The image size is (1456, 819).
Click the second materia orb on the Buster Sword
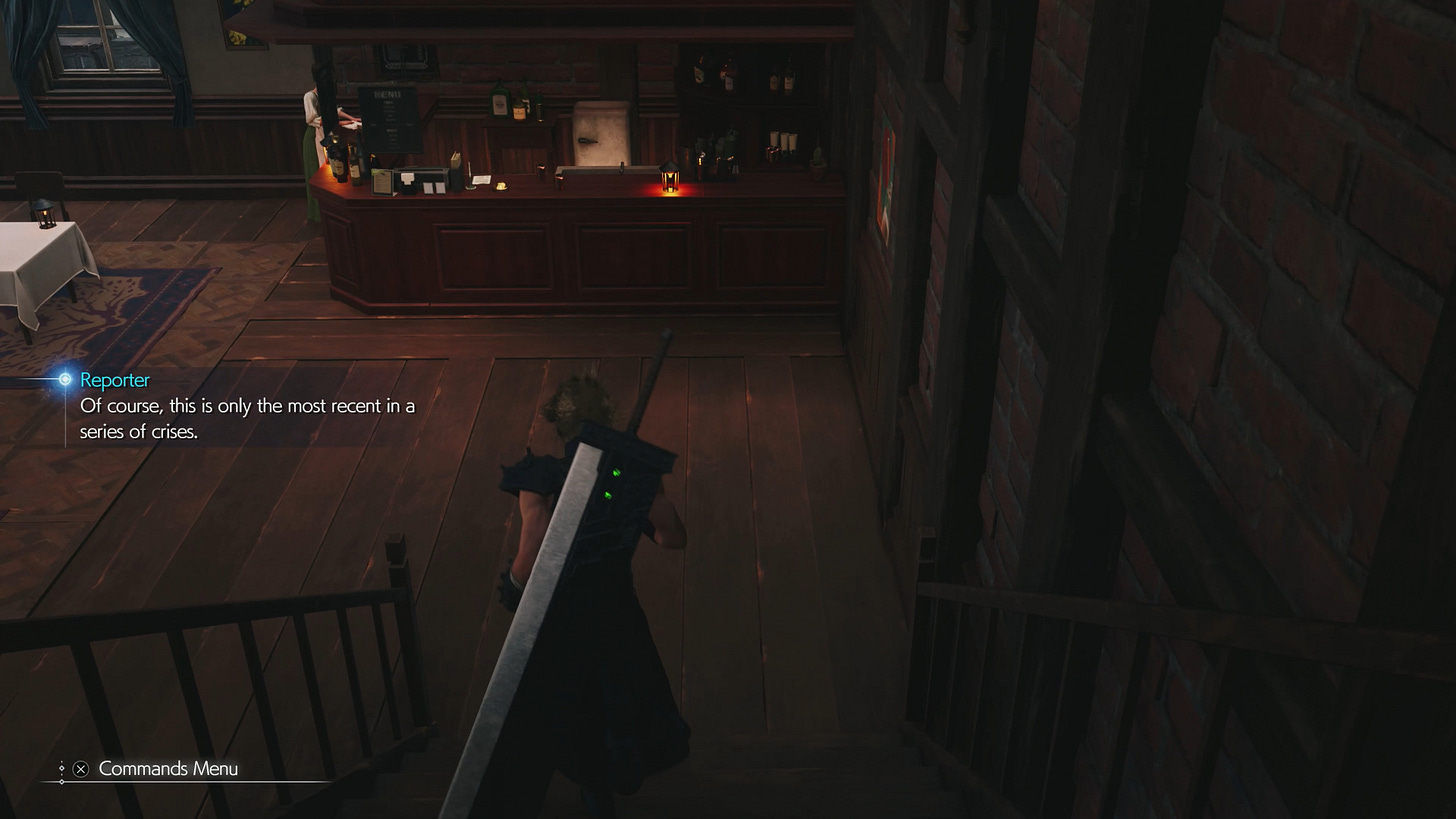tap(607, 494)
